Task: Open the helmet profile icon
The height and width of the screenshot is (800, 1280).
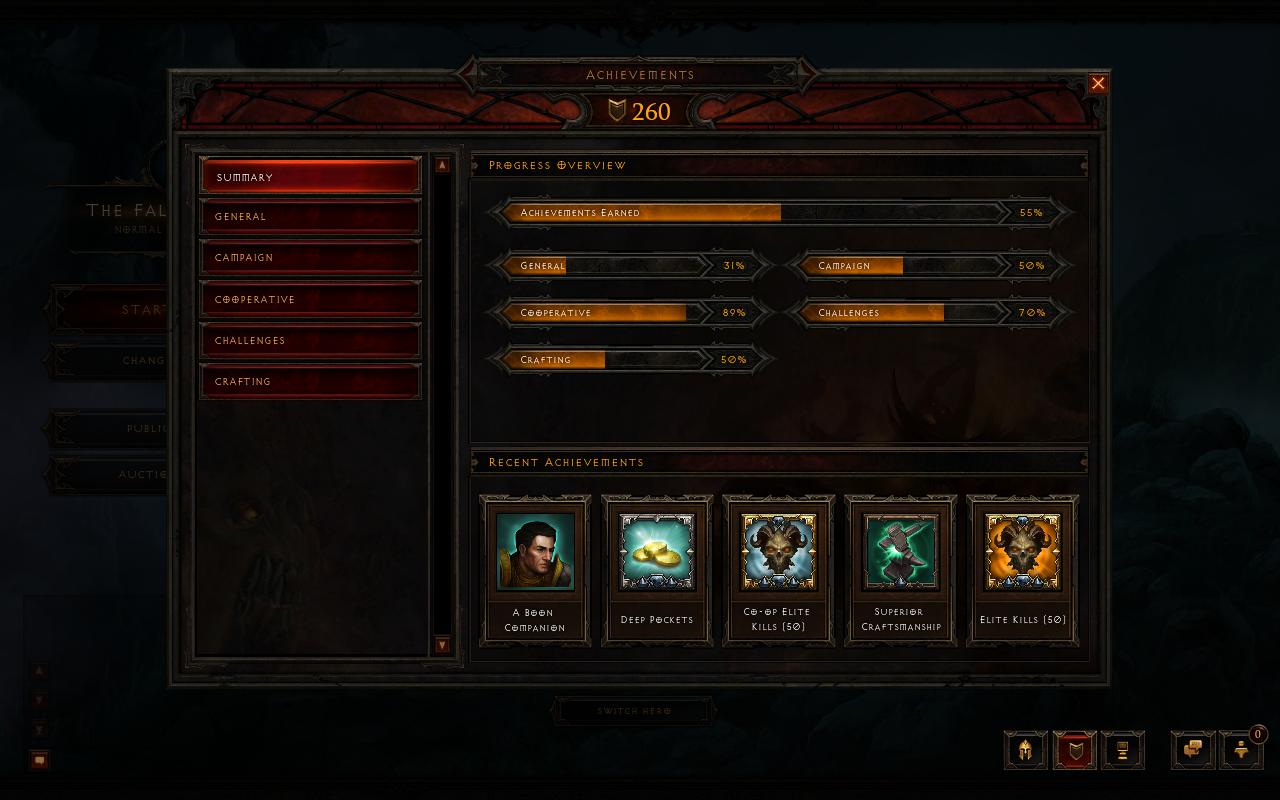Action: 1025,750
